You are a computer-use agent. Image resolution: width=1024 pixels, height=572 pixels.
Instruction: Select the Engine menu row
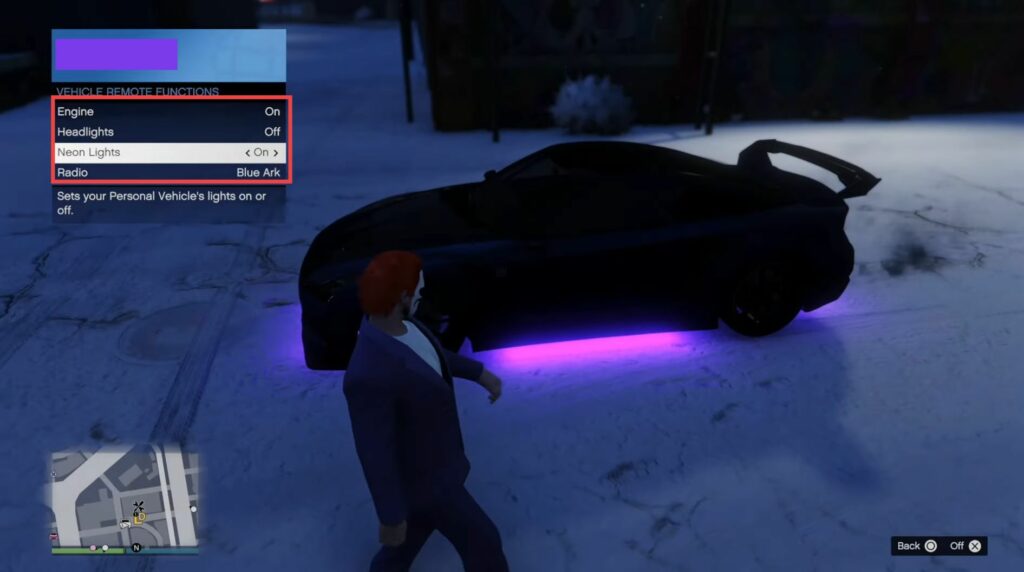tap(168, 111)
